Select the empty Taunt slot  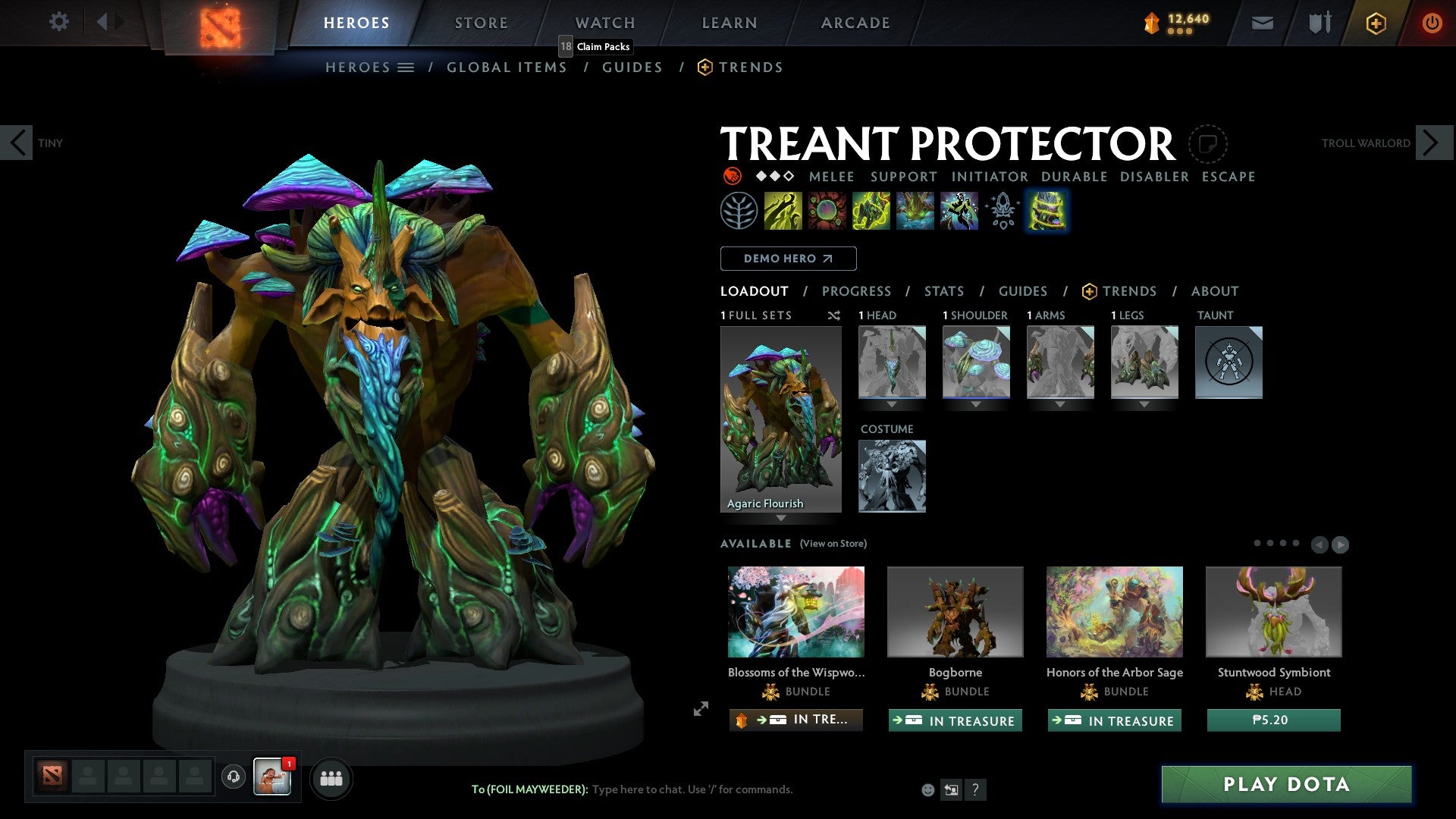1228,362
